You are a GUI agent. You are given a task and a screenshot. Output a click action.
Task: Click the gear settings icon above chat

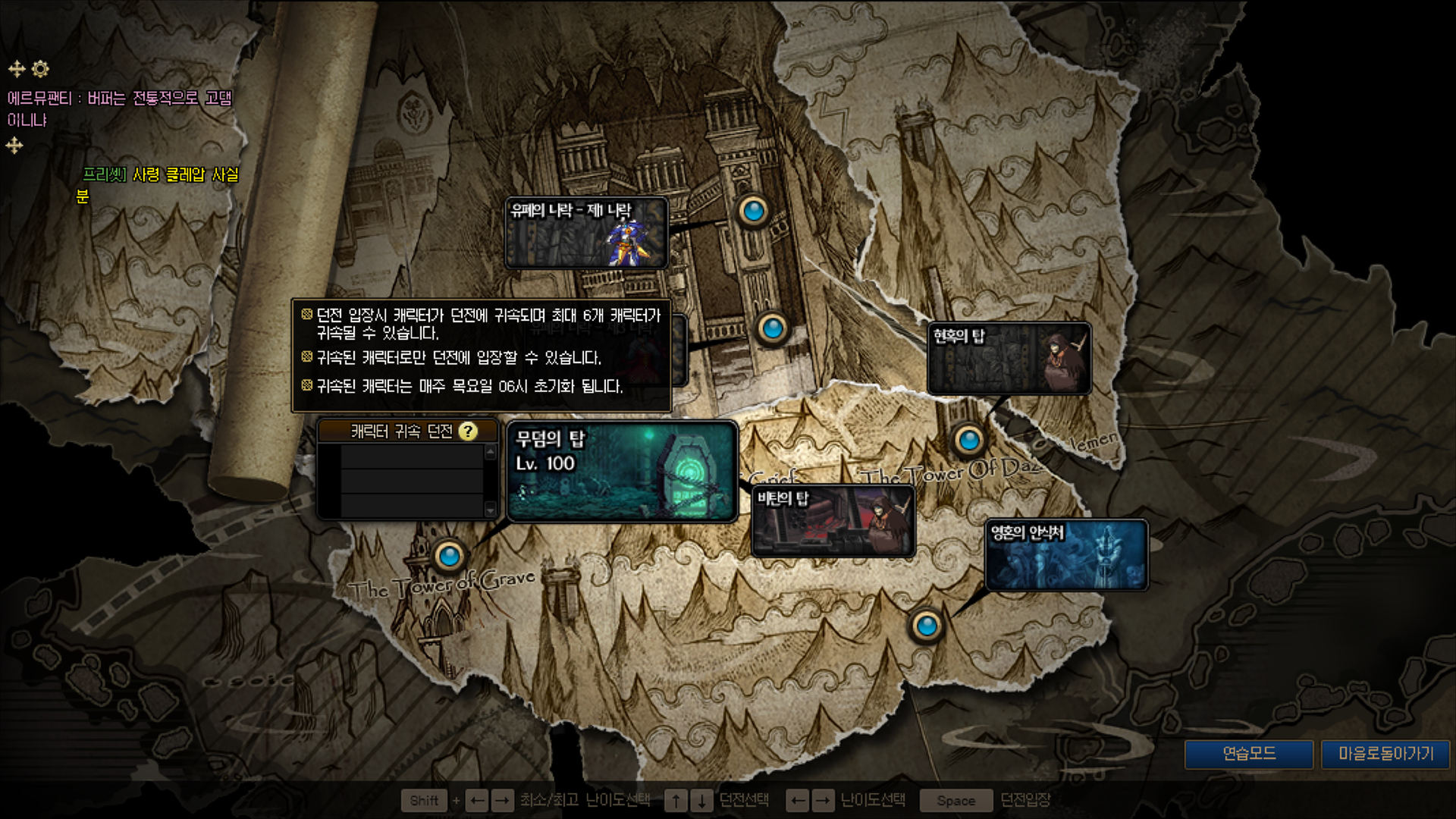tap(40, 69)
